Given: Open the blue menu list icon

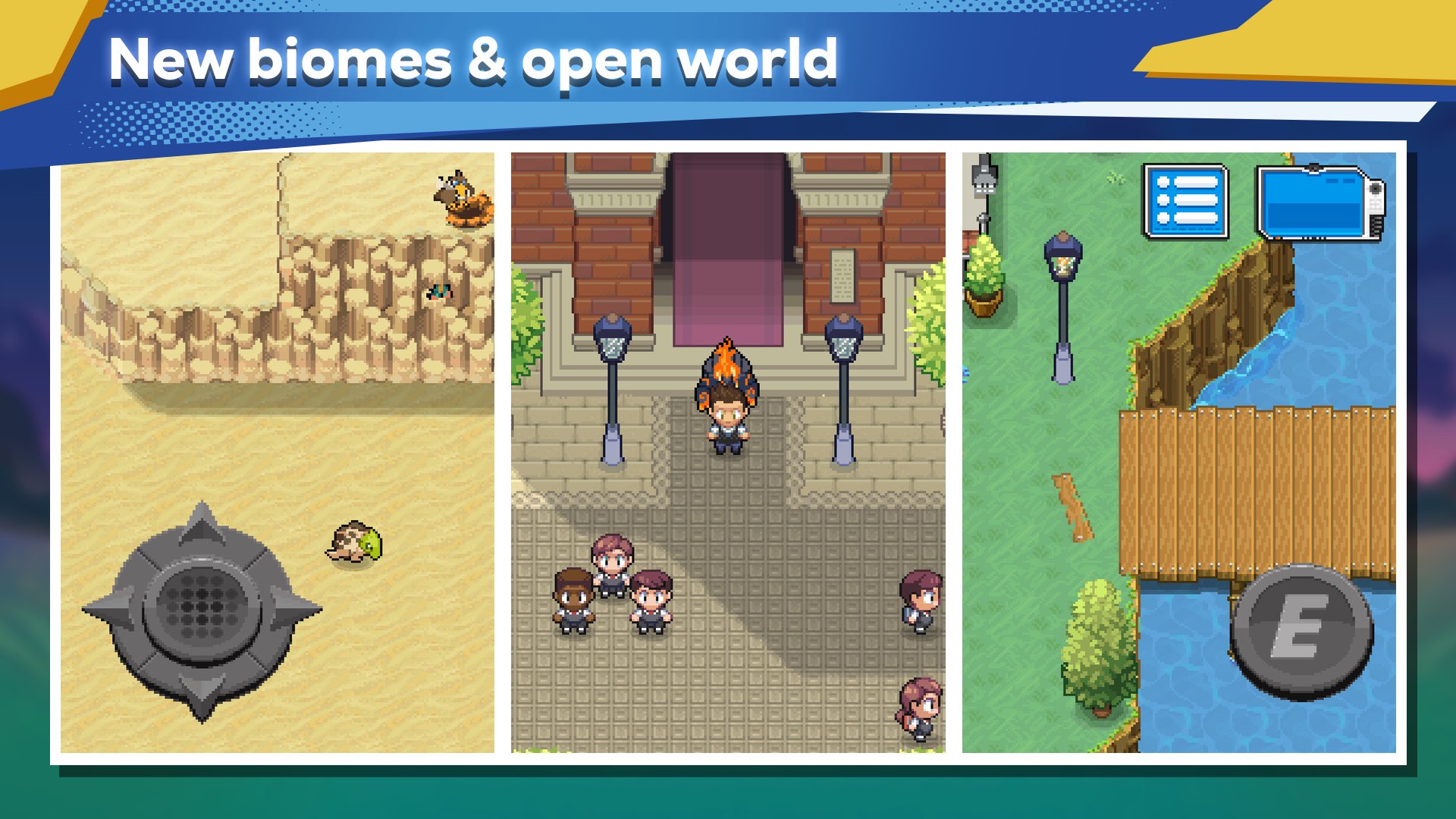Looking at the screenshot, I should pyautogui.click(x=1186, y=201).
